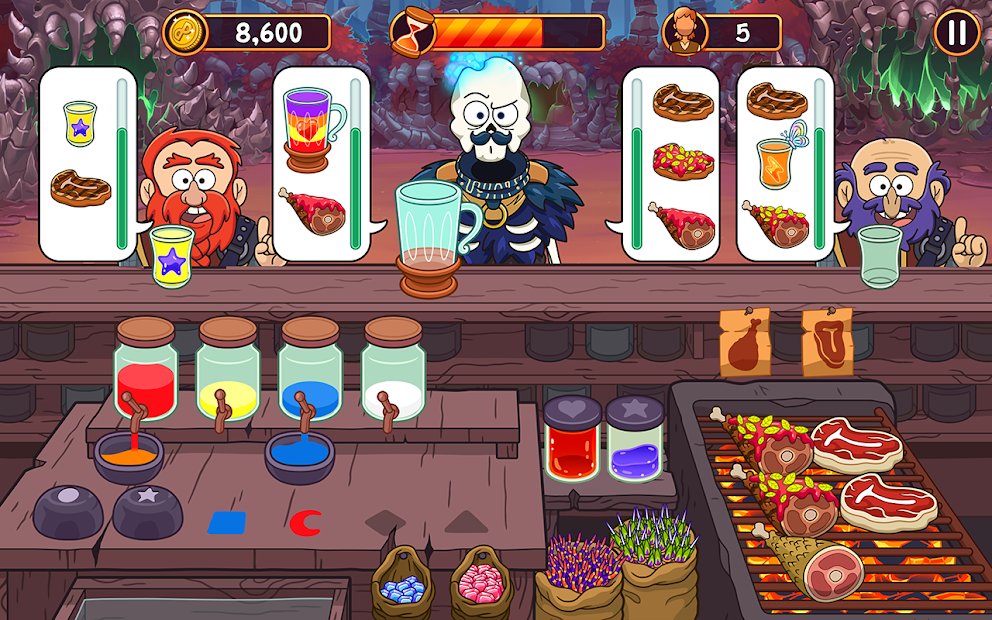Pick the basket of pink brains

pyautogui.click(x=481, y=584)
